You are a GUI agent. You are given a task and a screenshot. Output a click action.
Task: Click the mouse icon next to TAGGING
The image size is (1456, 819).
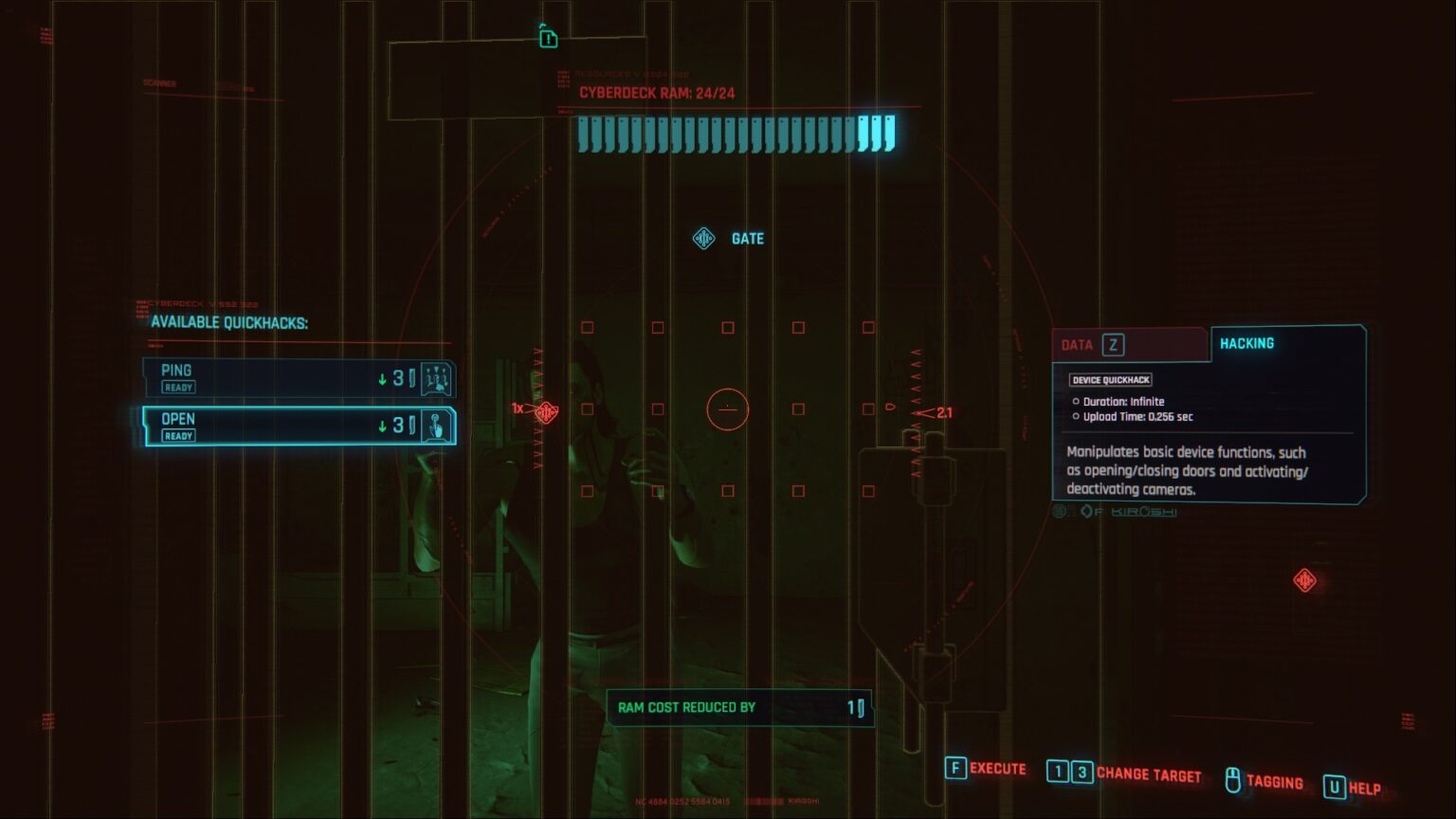[x=1231, y=778]
